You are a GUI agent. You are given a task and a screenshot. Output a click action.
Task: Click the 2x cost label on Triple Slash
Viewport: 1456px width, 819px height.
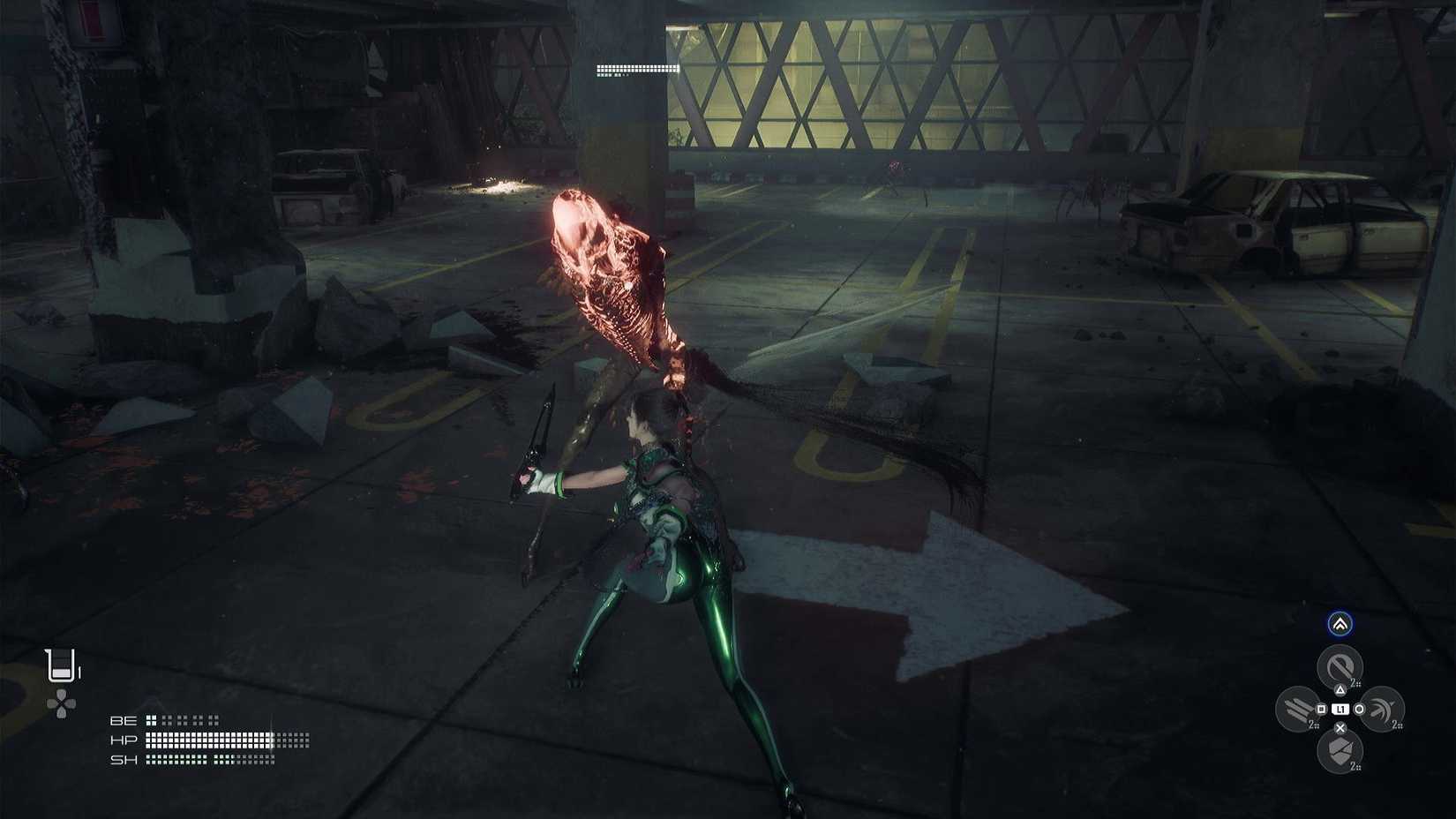click(x=1314, y=725)
